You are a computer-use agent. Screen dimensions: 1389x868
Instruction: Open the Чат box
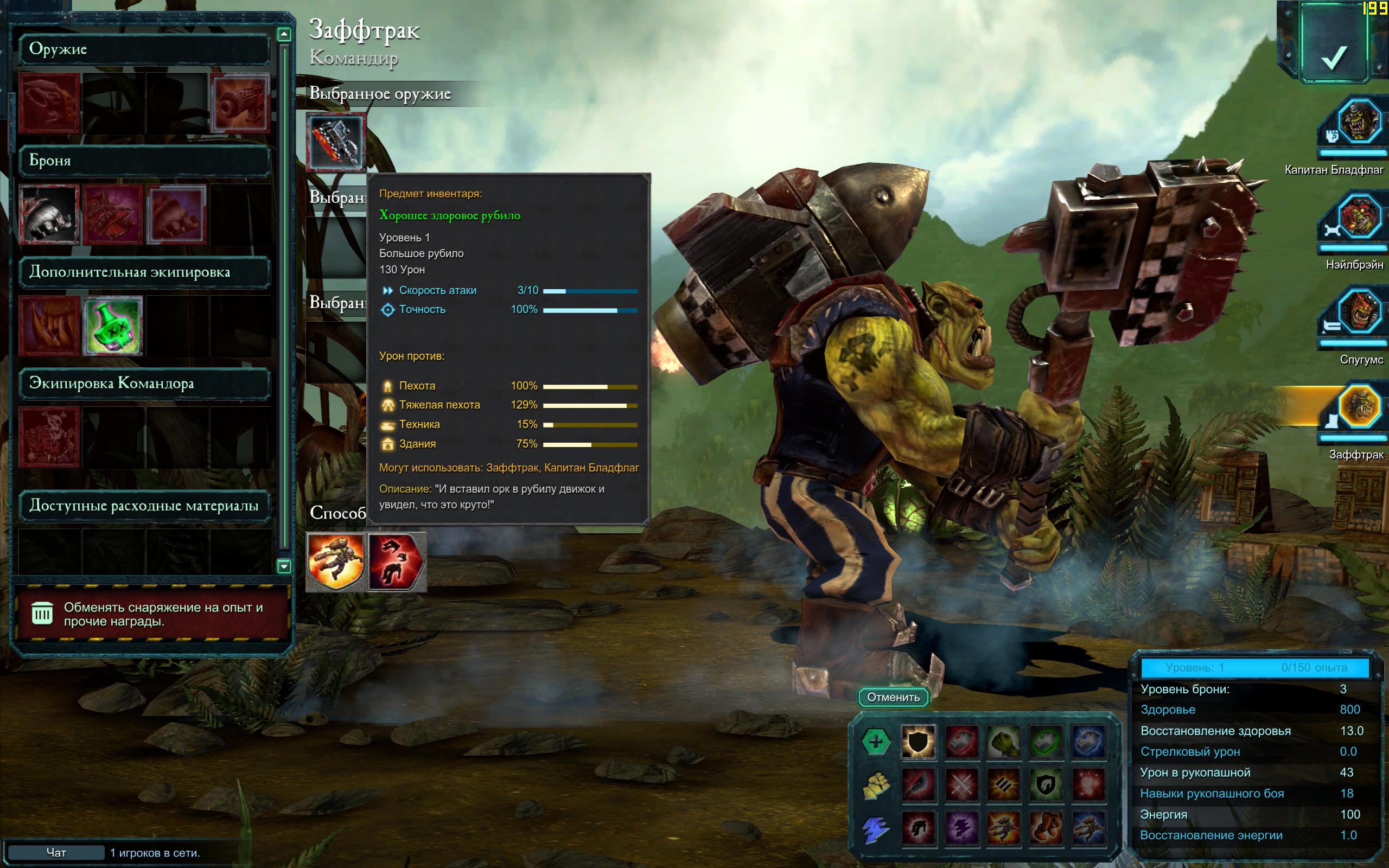tap(56, 852)
